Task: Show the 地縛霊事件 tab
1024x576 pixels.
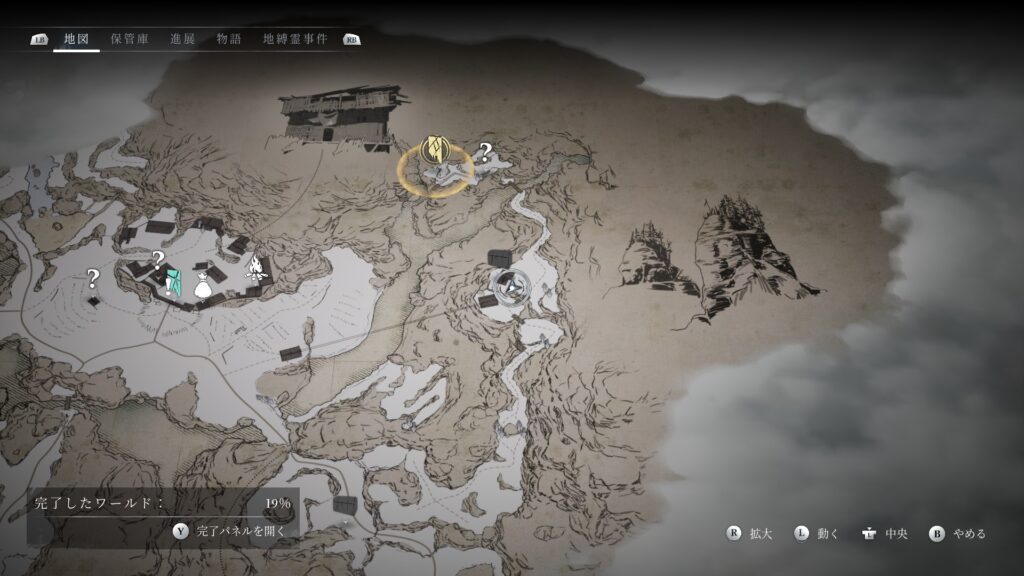Action: (295, 40)
